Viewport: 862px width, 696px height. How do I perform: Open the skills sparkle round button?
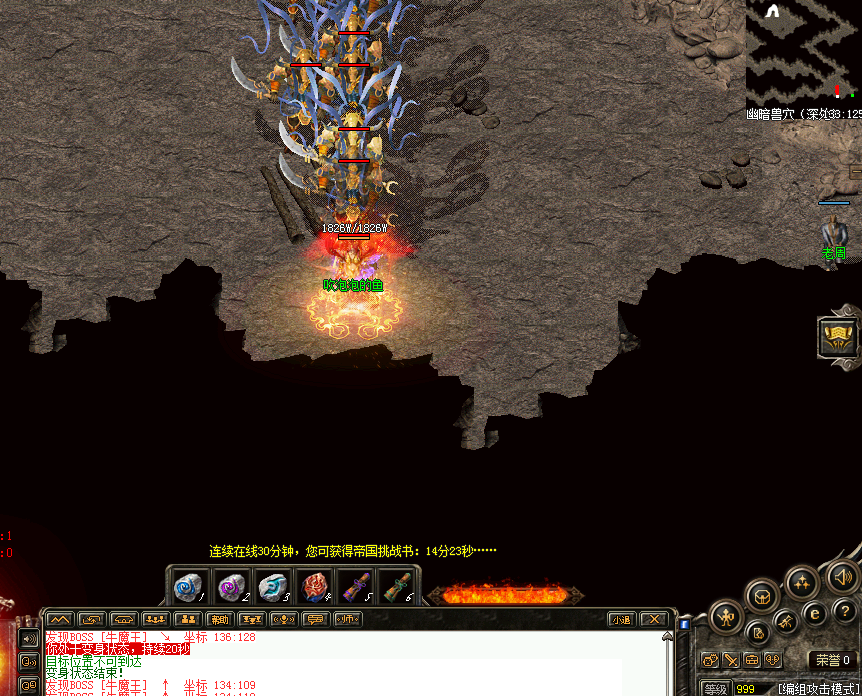tap(803, 582)
